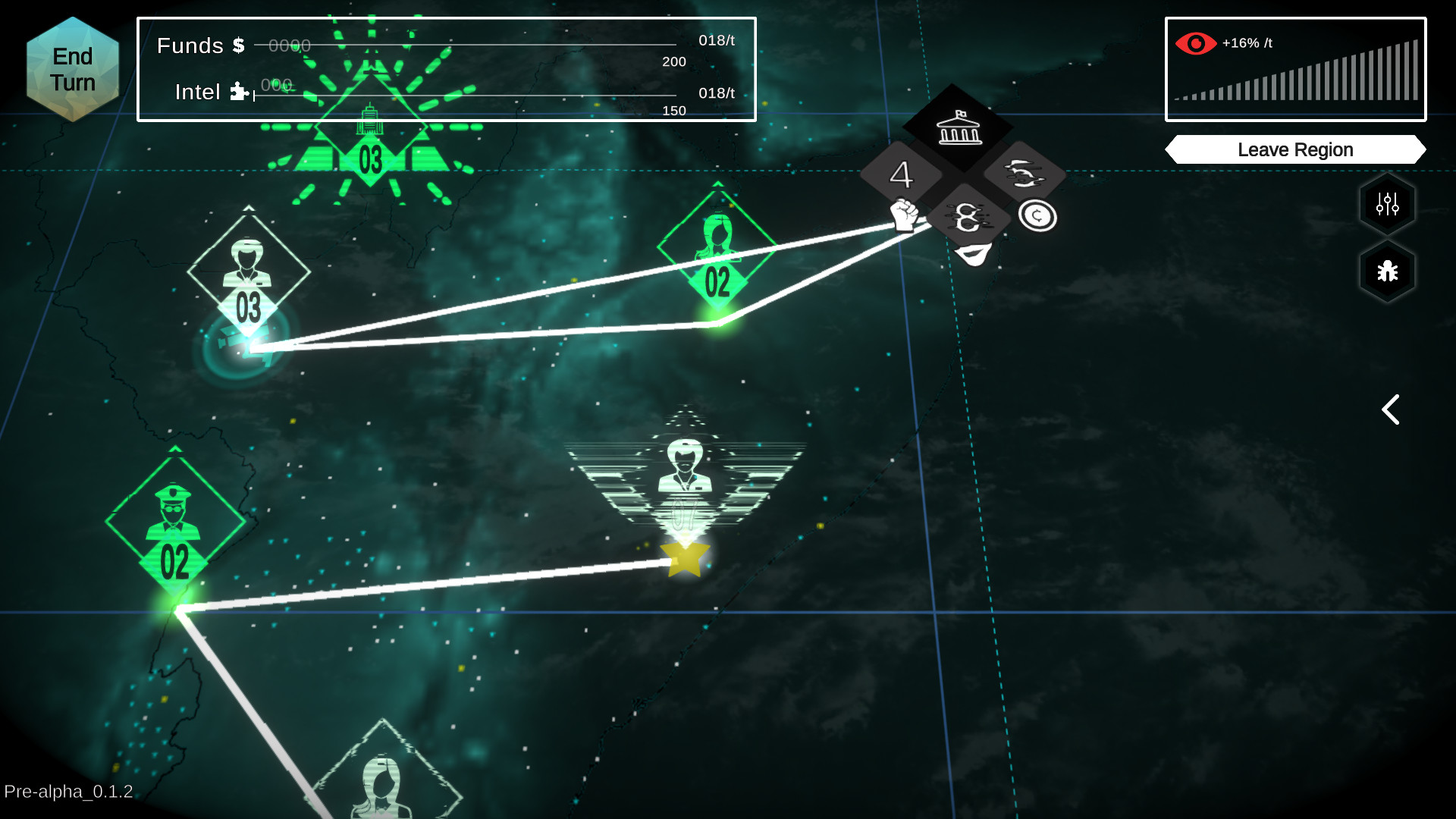
Task: Click the hexagonal settings sliders icon
Action: pos(1386,203)
